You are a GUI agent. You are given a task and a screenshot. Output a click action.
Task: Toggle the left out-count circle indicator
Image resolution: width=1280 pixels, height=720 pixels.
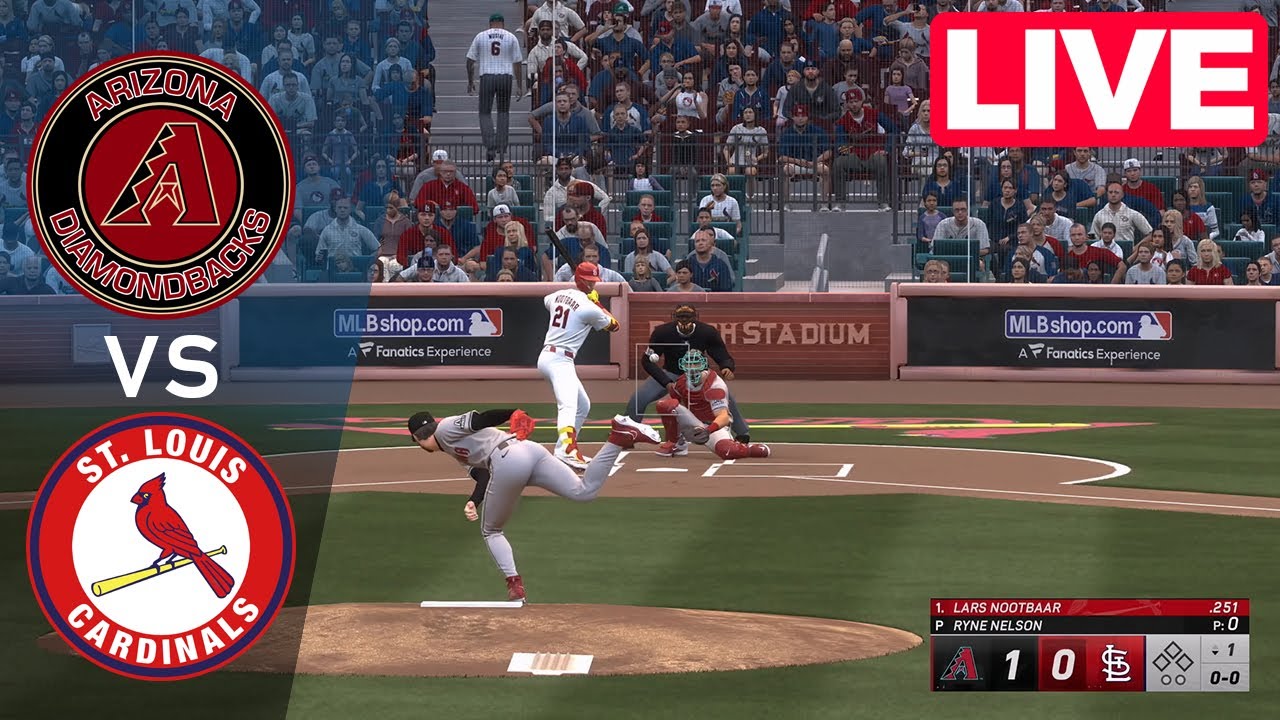tap(1165, 680)
